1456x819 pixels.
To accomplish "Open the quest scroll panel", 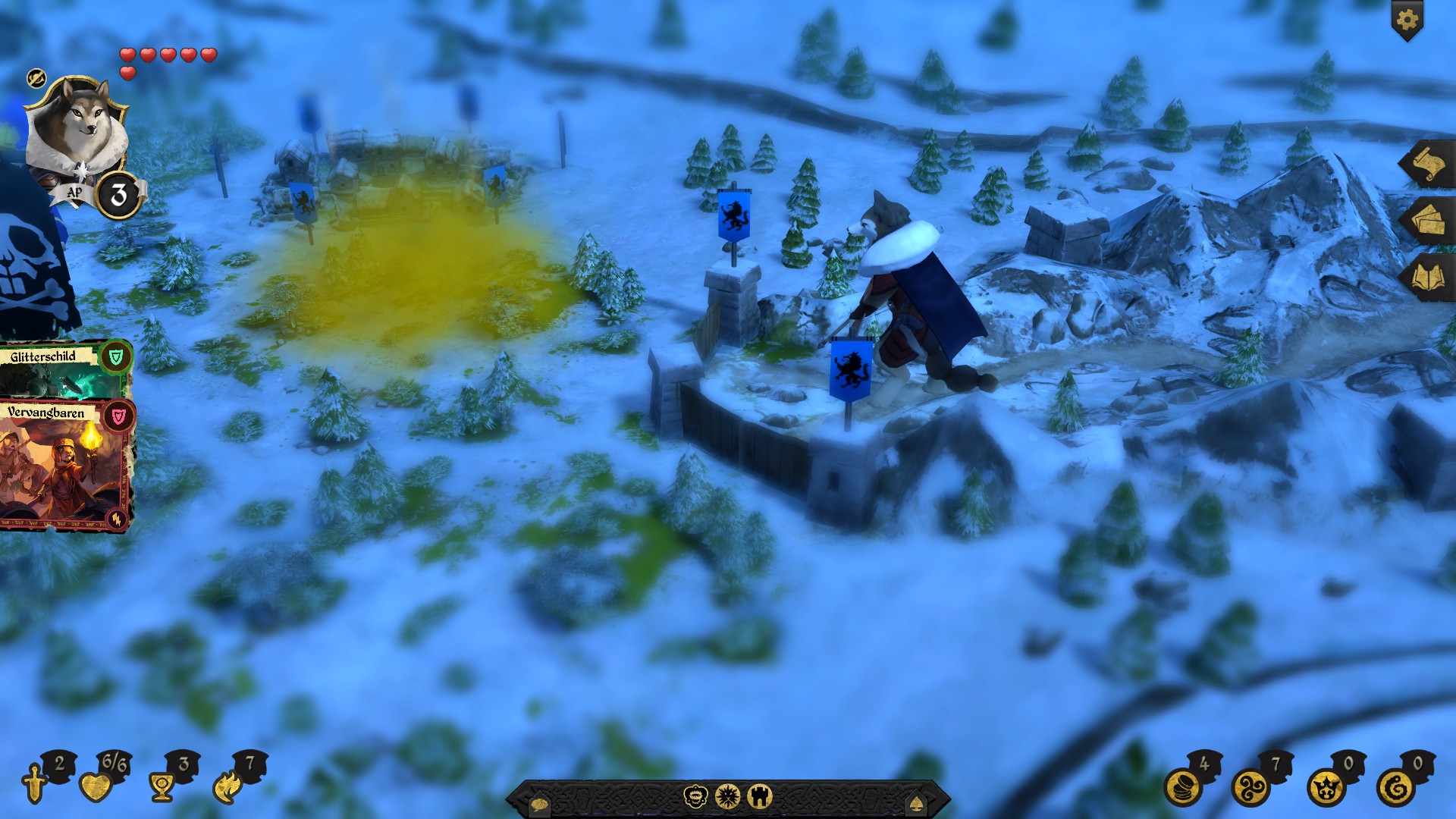I will coord(1426,165).
